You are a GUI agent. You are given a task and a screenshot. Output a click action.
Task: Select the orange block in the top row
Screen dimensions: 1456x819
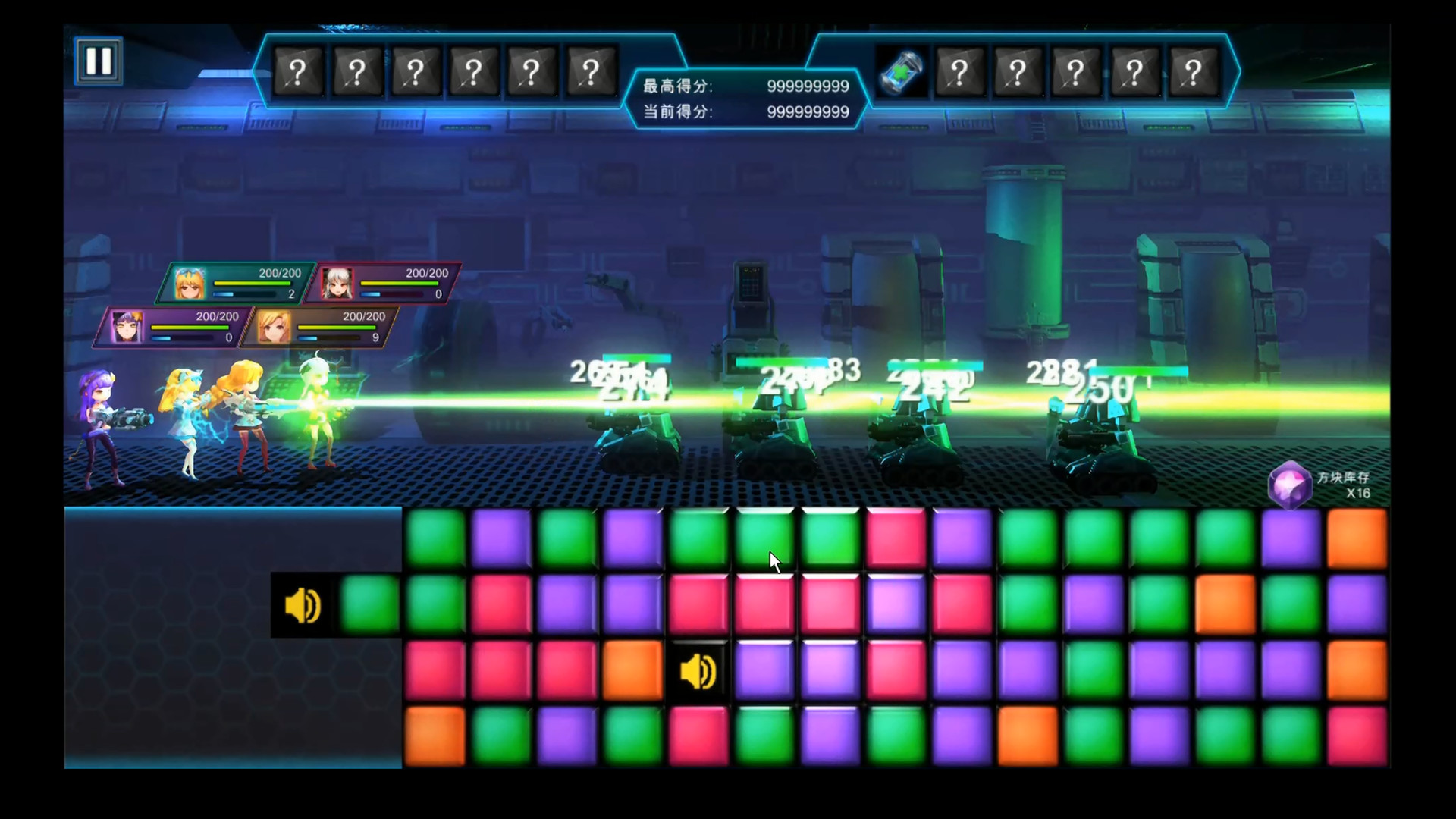point(1357,538)
